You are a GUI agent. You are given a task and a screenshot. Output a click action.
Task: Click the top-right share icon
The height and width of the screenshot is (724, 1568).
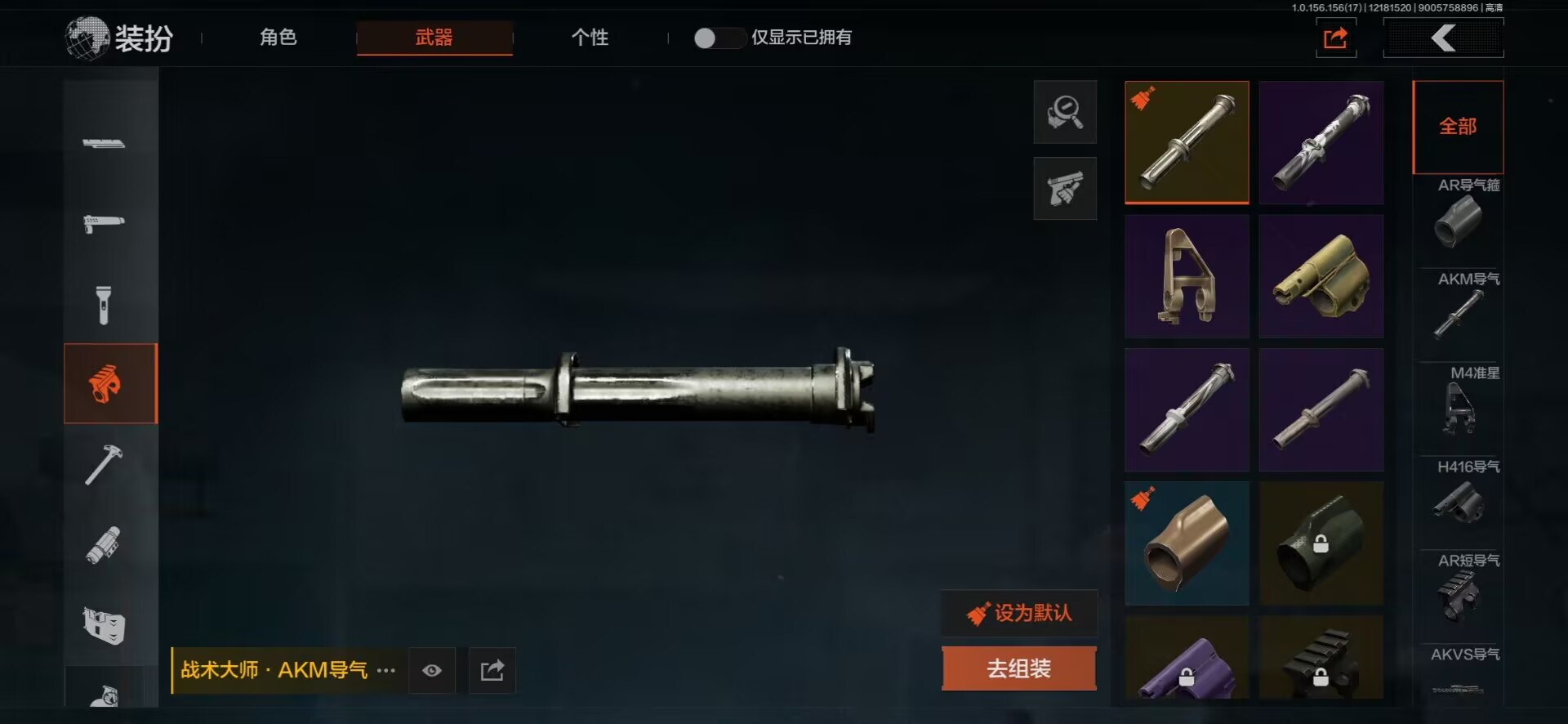click(1335, 38)
